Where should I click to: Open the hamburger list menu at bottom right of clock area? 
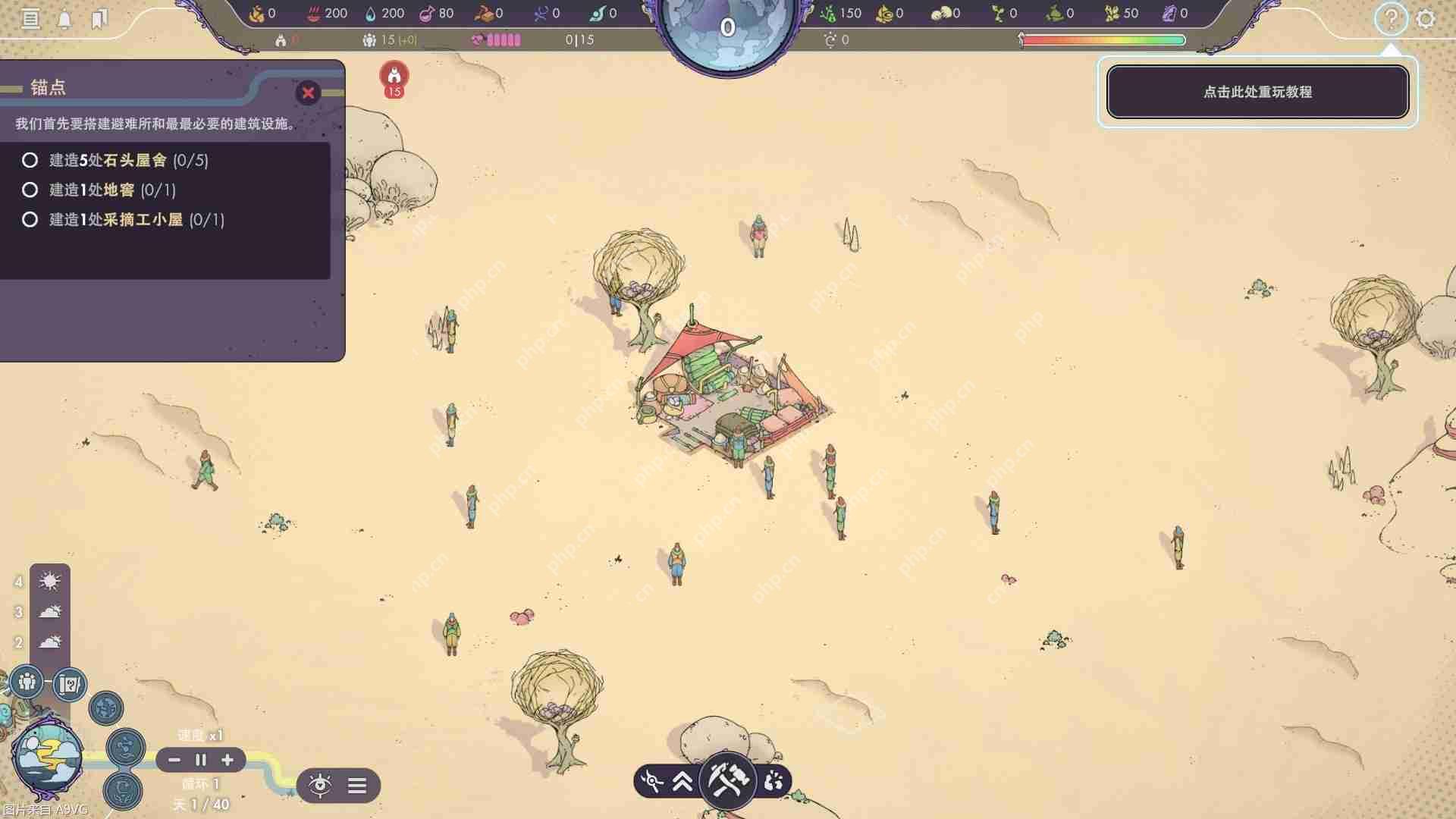point(357,785)
